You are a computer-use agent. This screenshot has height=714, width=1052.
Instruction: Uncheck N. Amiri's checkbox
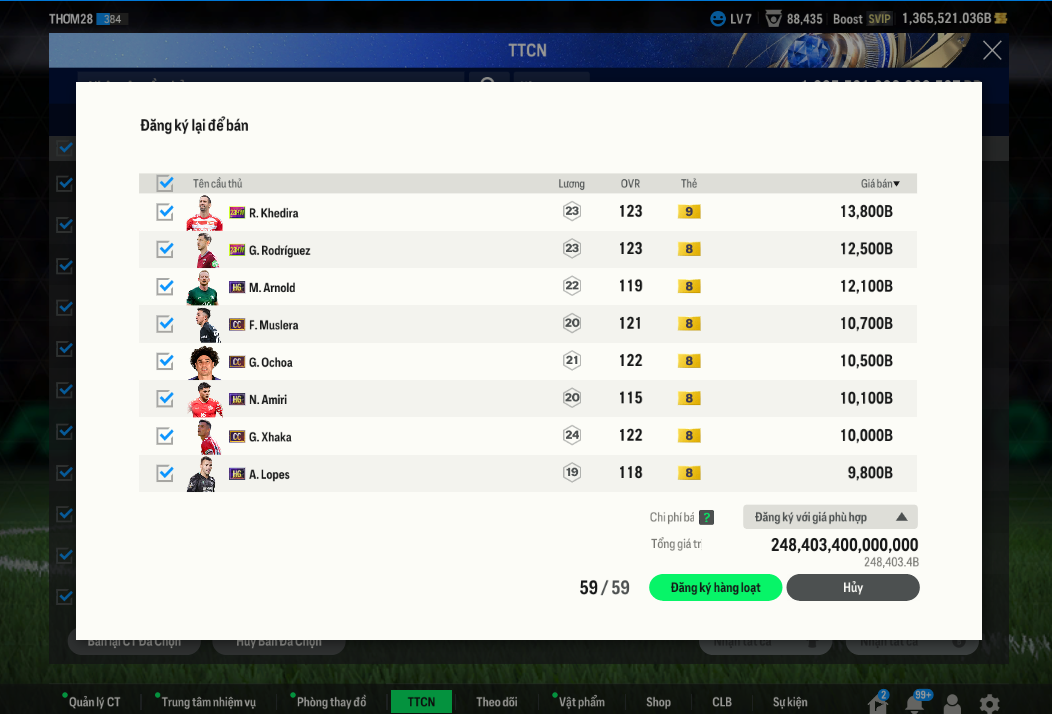click(x=165, y=399)
